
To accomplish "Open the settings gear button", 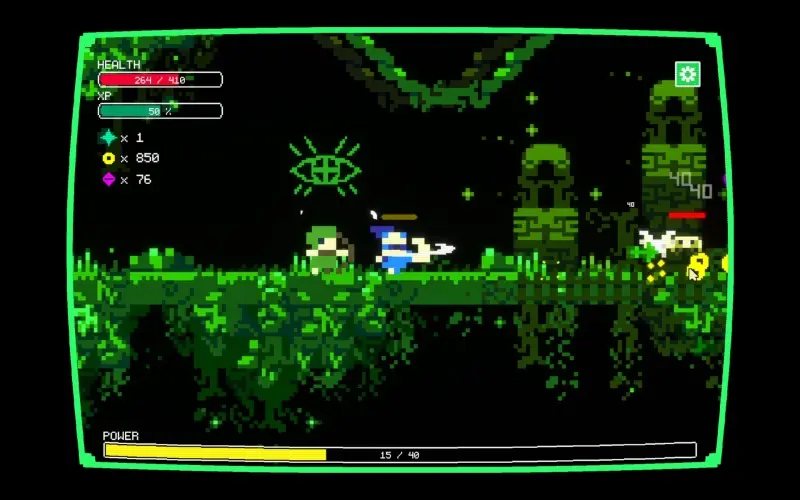I will click(687, 74).
